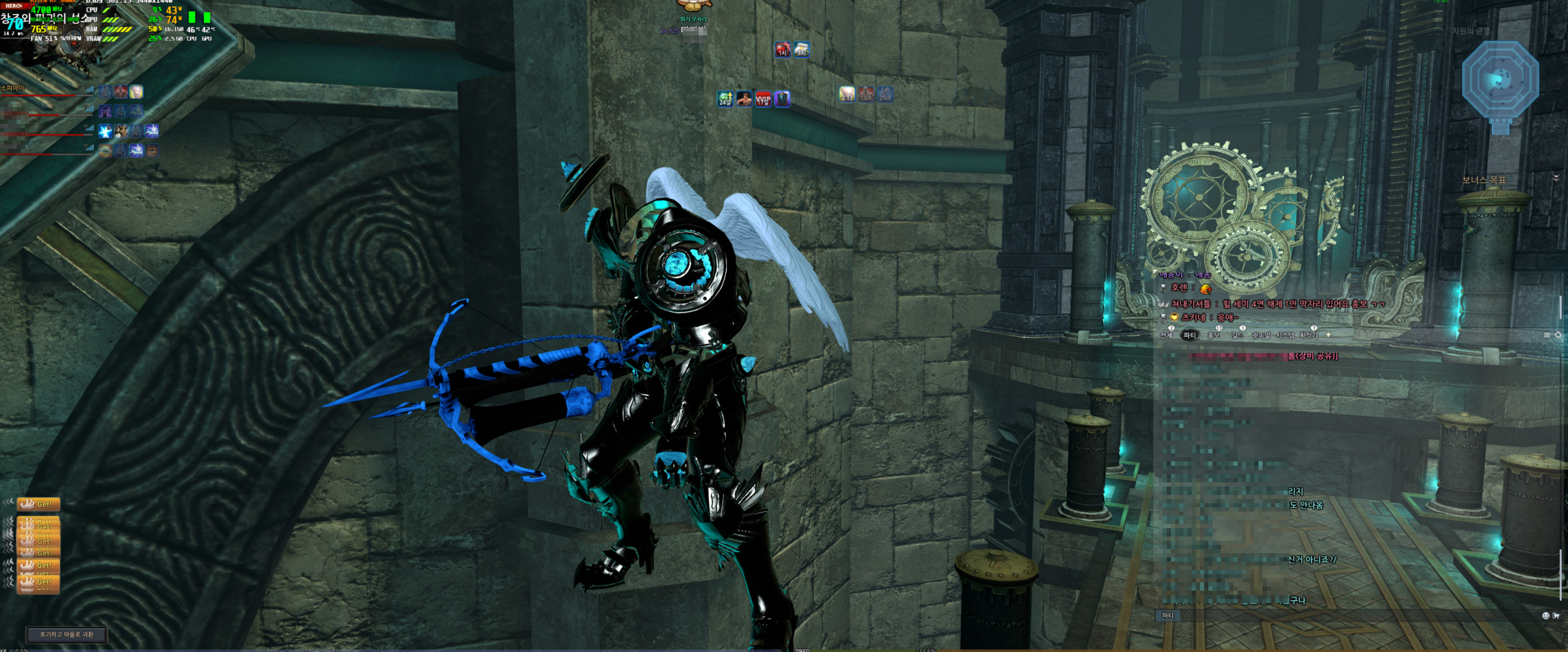Open the 확성기 chat tab
Image resolution: width=1568 pixels, height=652 pixels.
pos(1309,336)
